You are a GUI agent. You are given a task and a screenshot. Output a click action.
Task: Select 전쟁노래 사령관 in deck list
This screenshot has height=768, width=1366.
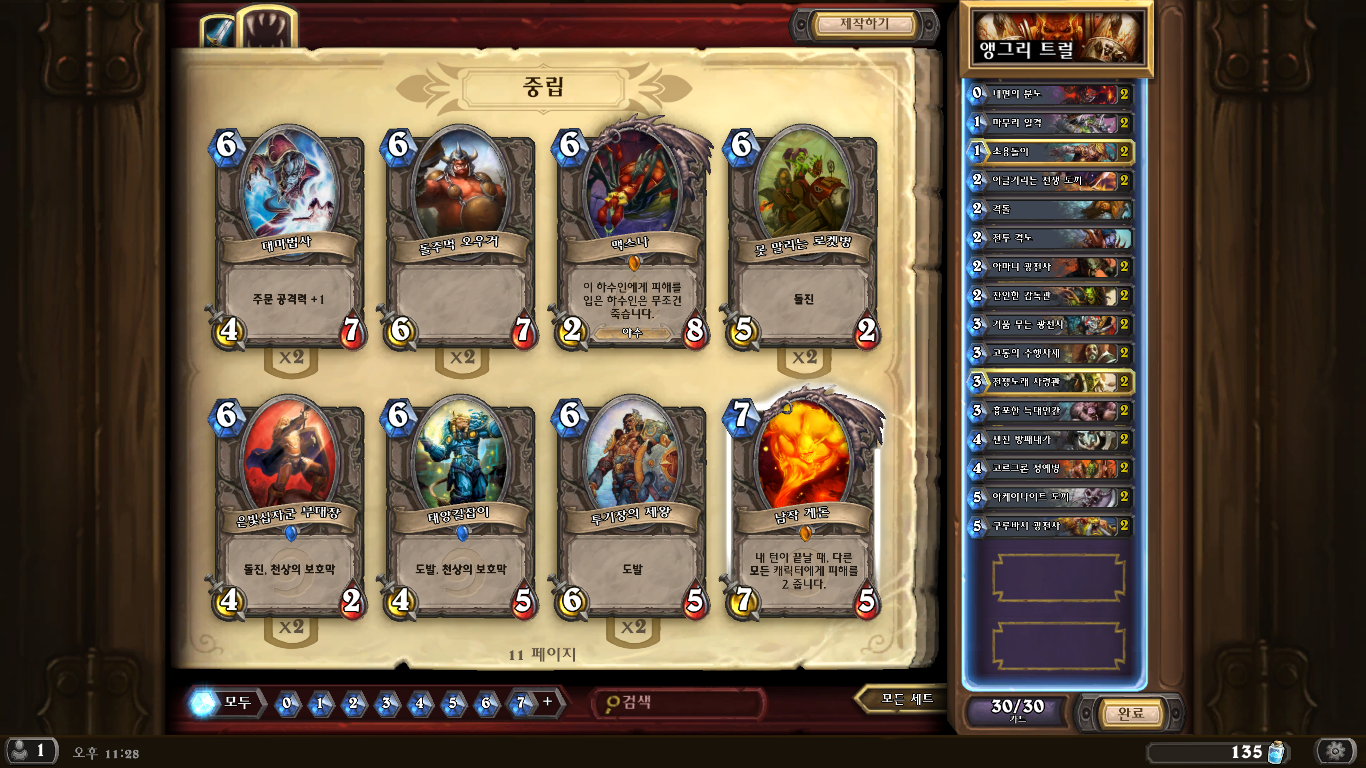click(x=1052, y=382)
